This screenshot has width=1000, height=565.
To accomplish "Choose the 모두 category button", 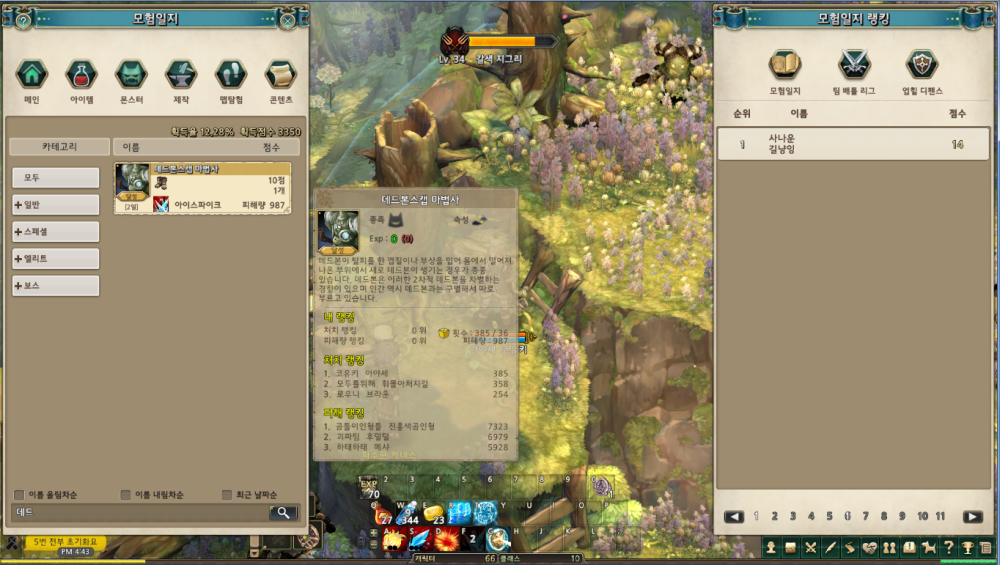I will tap(56, 178).
